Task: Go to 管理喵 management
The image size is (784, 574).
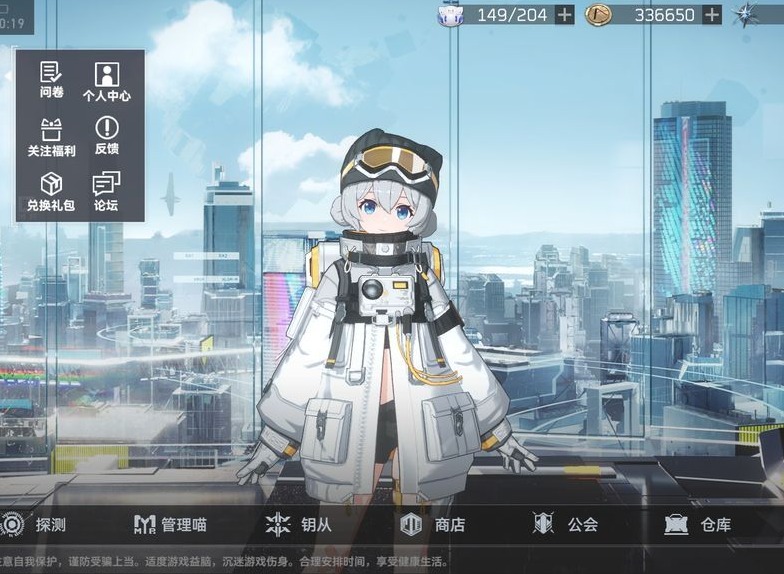Action: (170, 524)
